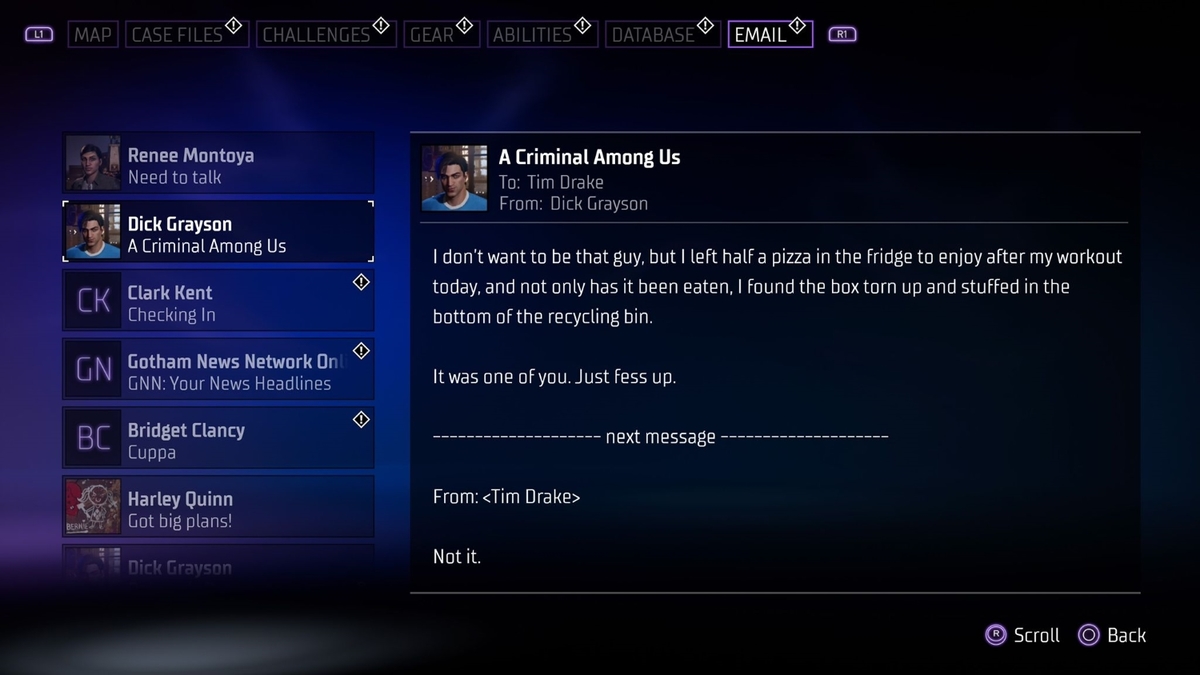The height and width of the screenshot is (675, 1200).
Task: Open the Database tab
Action: 653,35
